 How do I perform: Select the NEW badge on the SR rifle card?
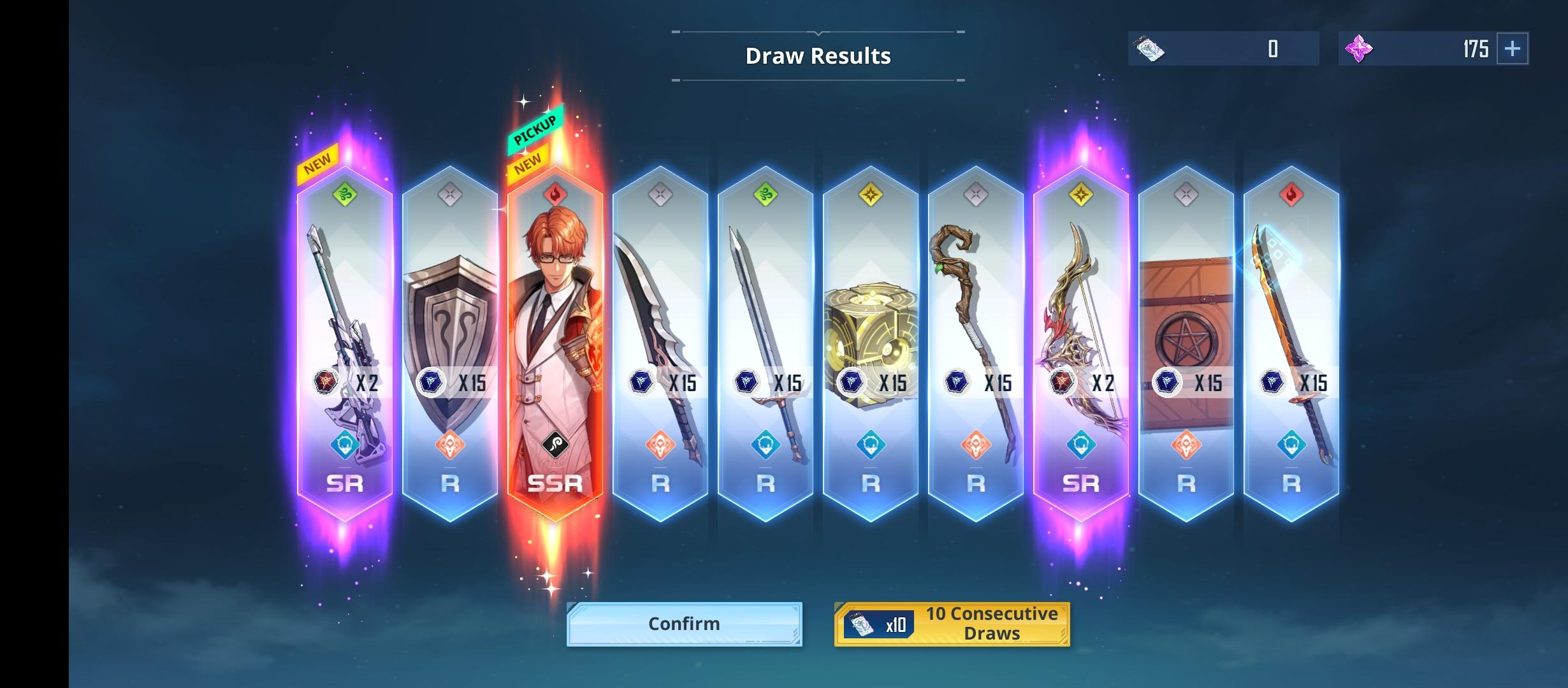(x=316, y=159)
